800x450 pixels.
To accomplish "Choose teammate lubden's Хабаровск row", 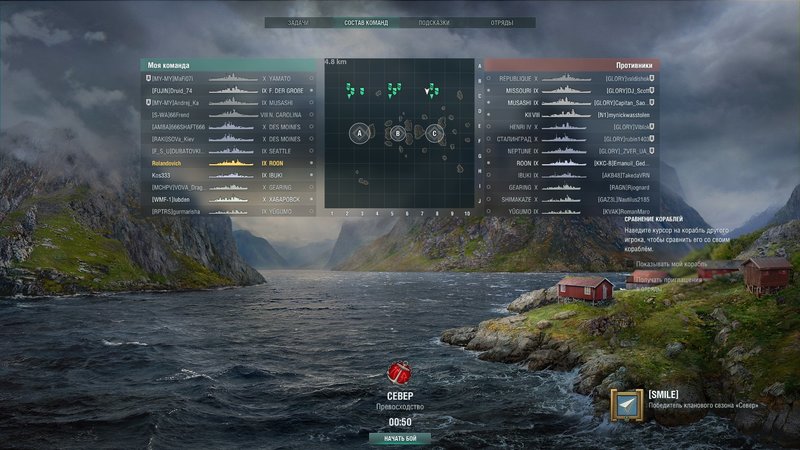I will click(230, 199).
